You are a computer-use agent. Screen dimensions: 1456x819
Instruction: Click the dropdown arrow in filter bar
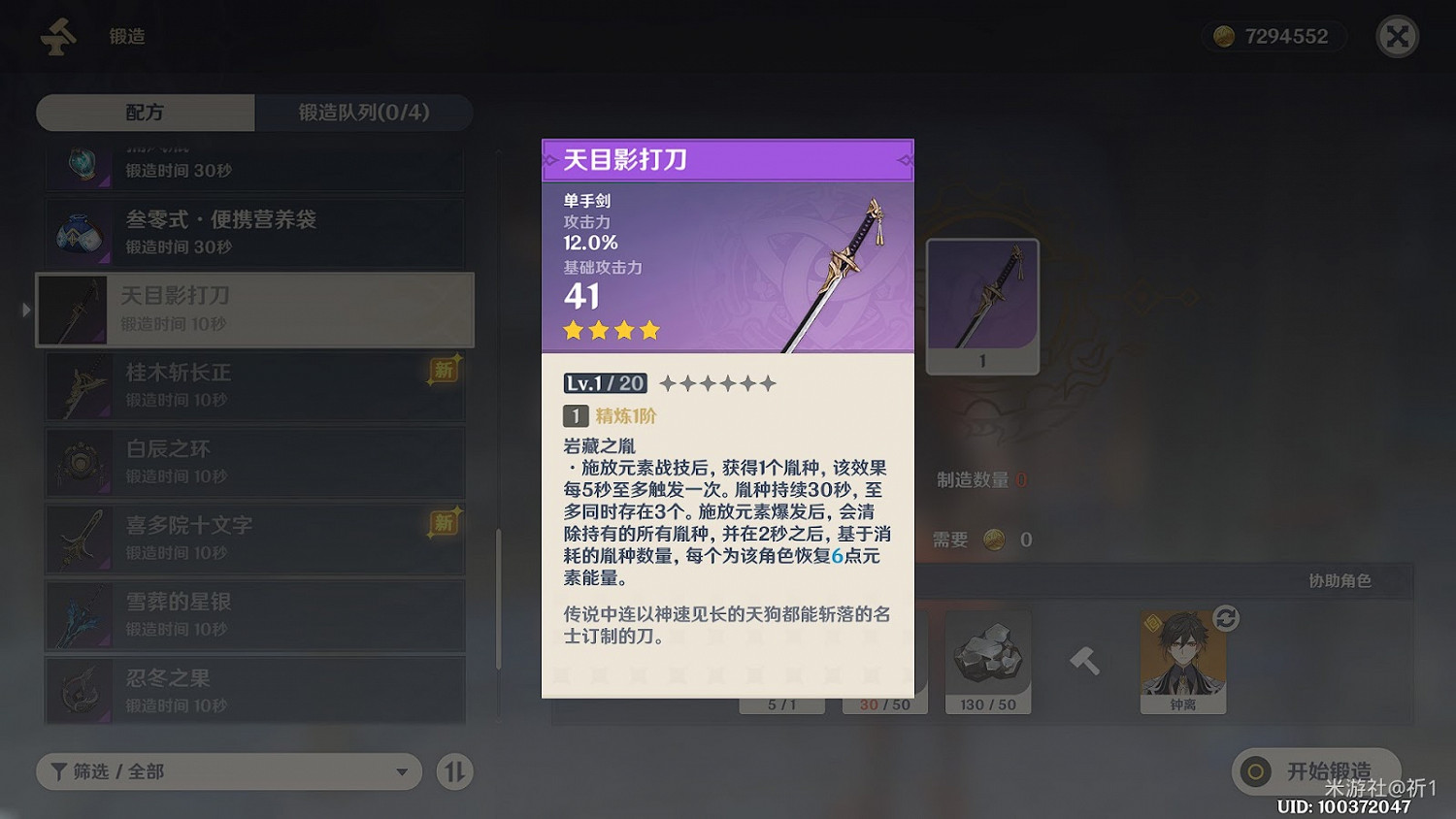(401, 772)
